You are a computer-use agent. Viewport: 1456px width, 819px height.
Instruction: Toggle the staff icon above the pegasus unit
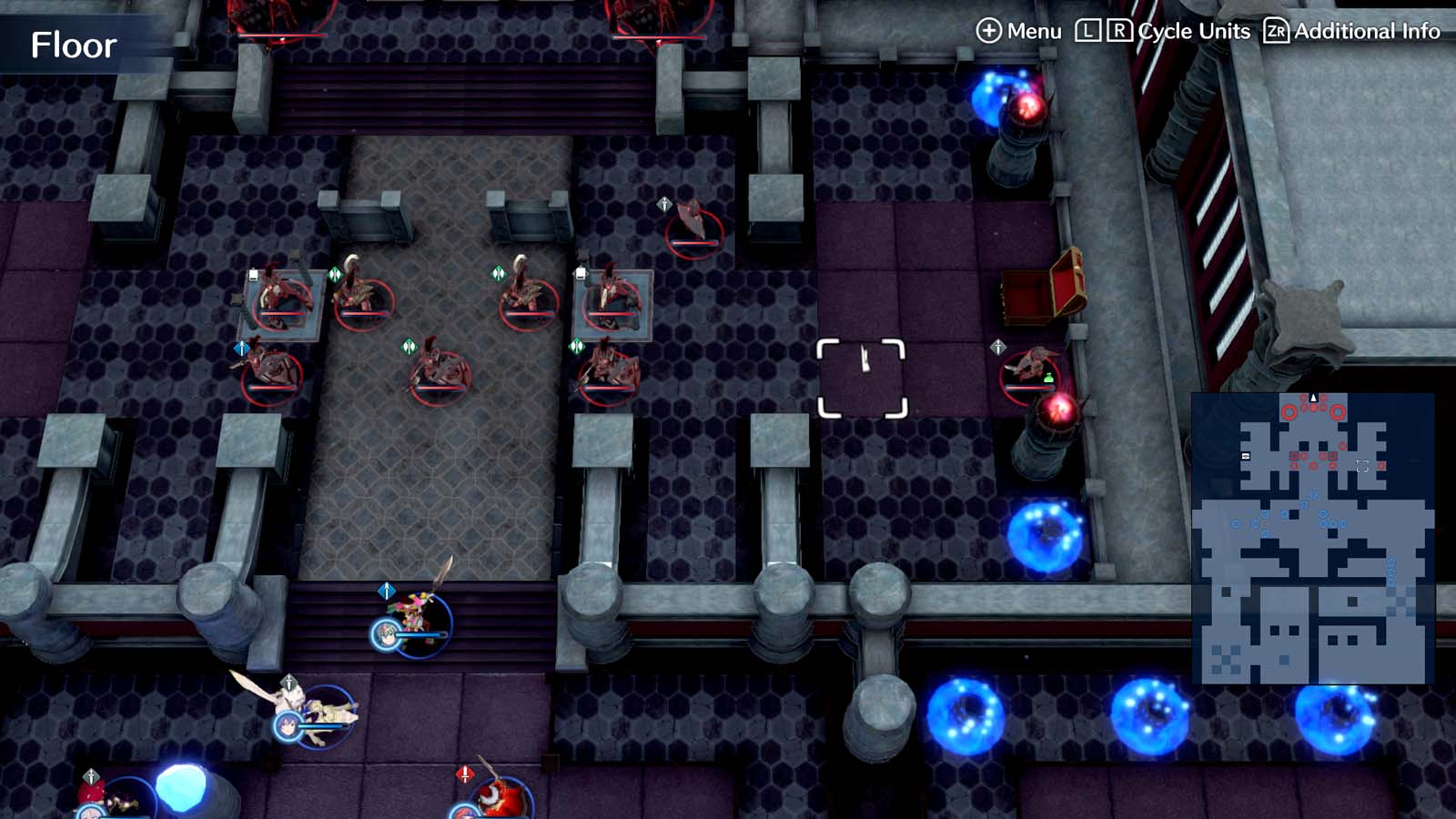click(287, 681)
